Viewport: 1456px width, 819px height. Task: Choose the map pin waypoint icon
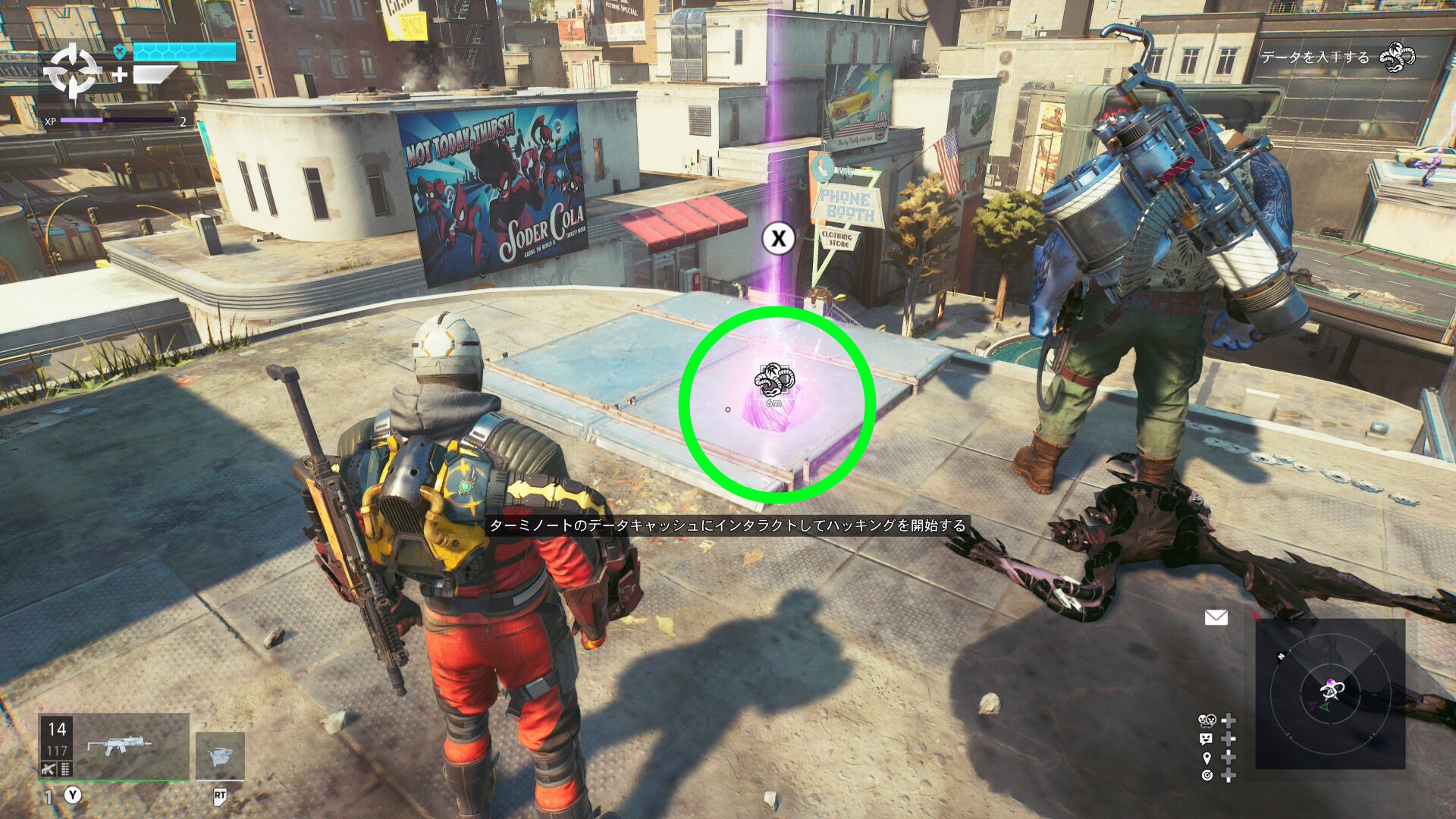click(x=1207, y=758)
